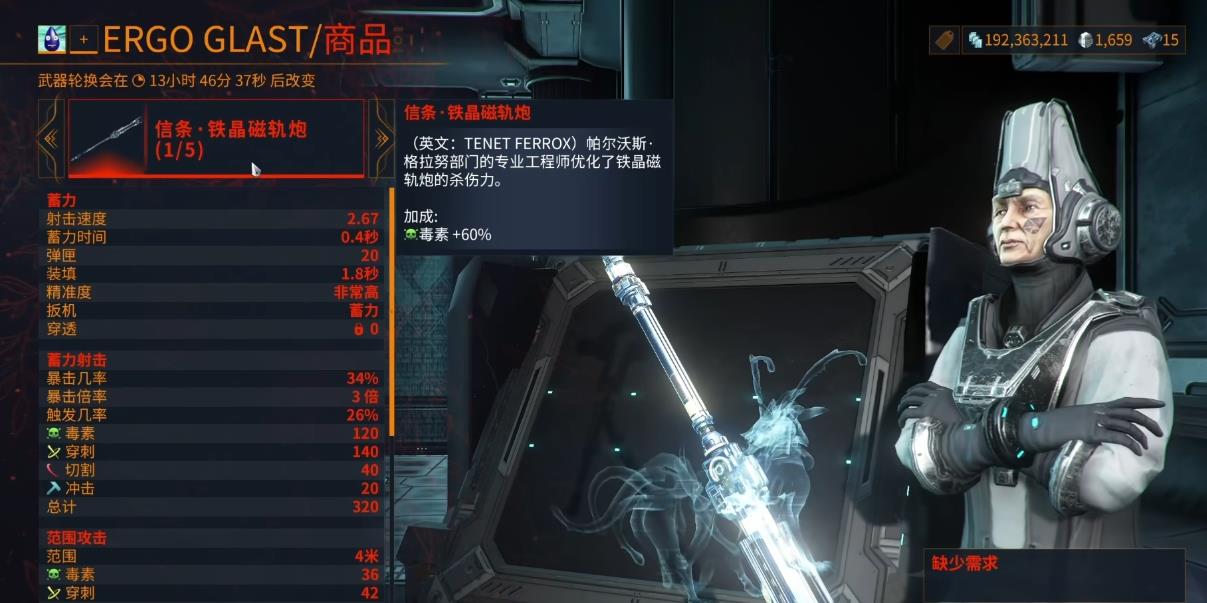Click the plus button beside the avatar
The width and height of the screenshot is (1207, 603).
tap(84, 40)
